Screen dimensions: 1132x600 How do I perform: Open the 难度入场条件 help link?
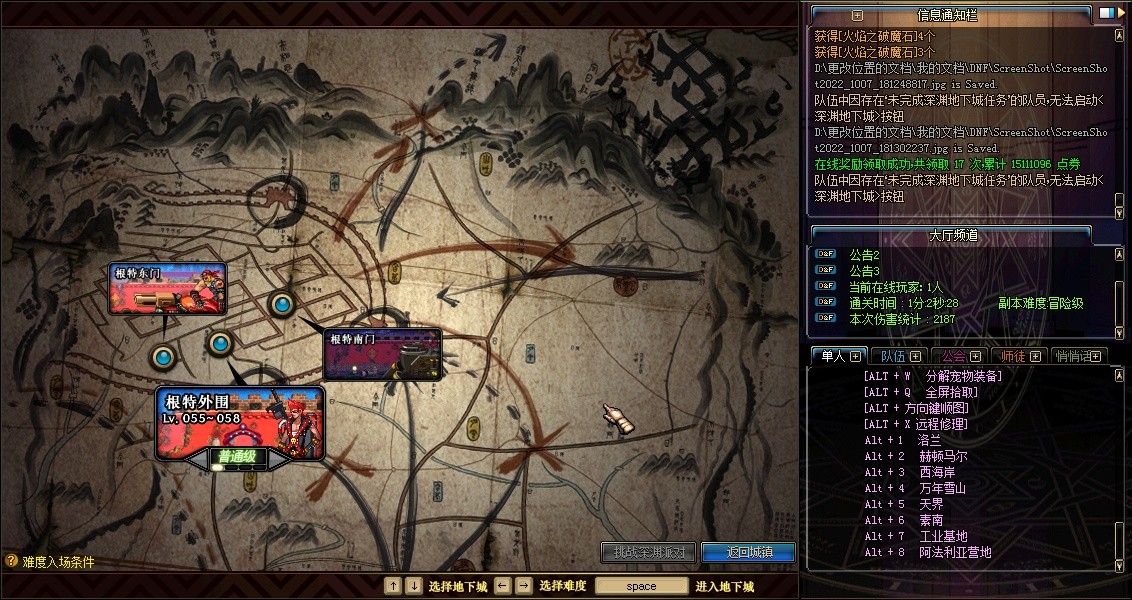coord(50,562)
